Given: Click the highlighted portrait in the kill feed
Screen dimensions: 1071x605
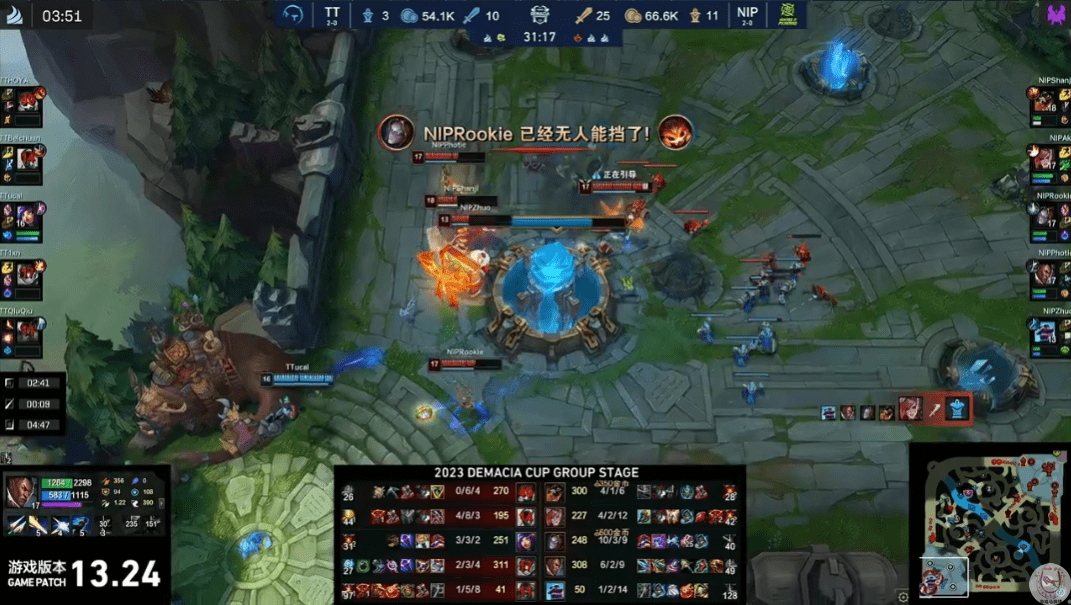Looking at the screenshot, I should point(909,408).
